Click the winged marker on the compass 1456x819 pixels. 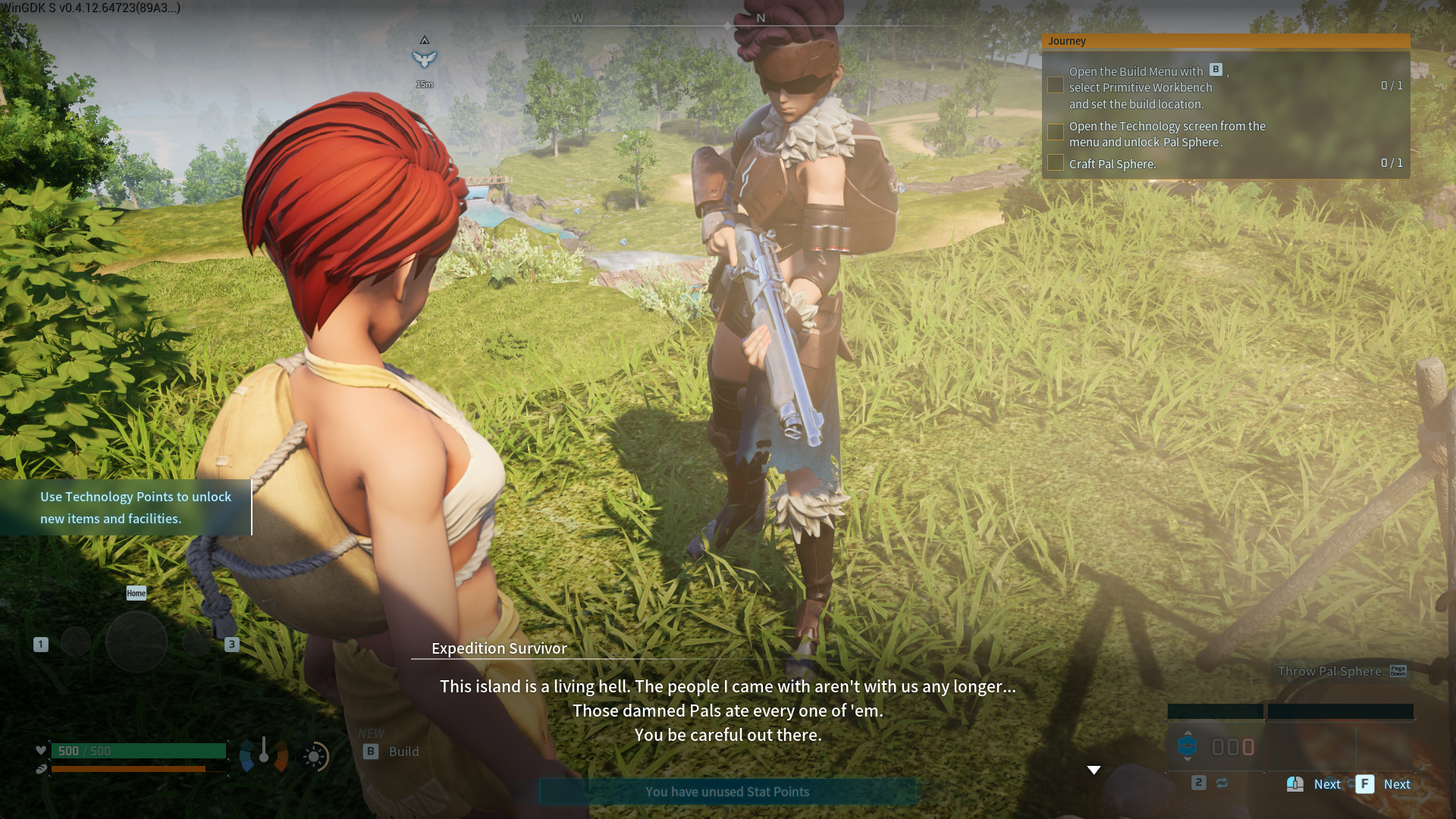pos(425,58)
